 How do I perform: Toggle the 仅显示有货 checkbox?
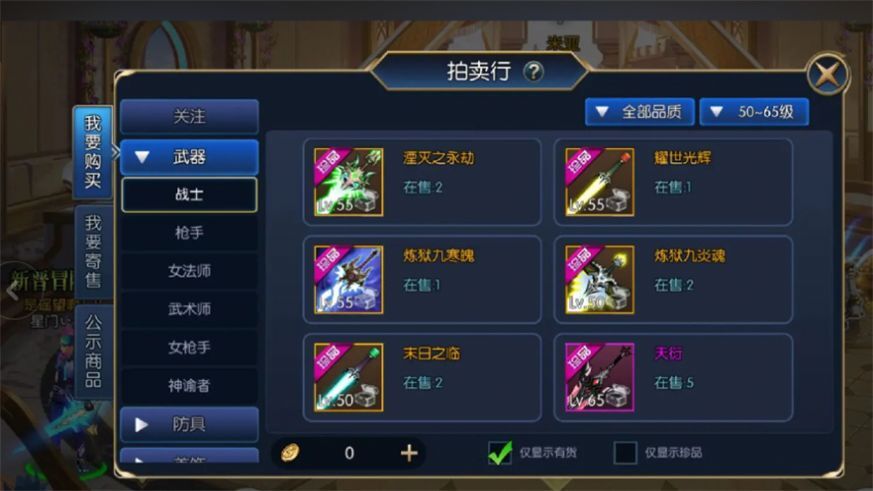click(500, 452)
